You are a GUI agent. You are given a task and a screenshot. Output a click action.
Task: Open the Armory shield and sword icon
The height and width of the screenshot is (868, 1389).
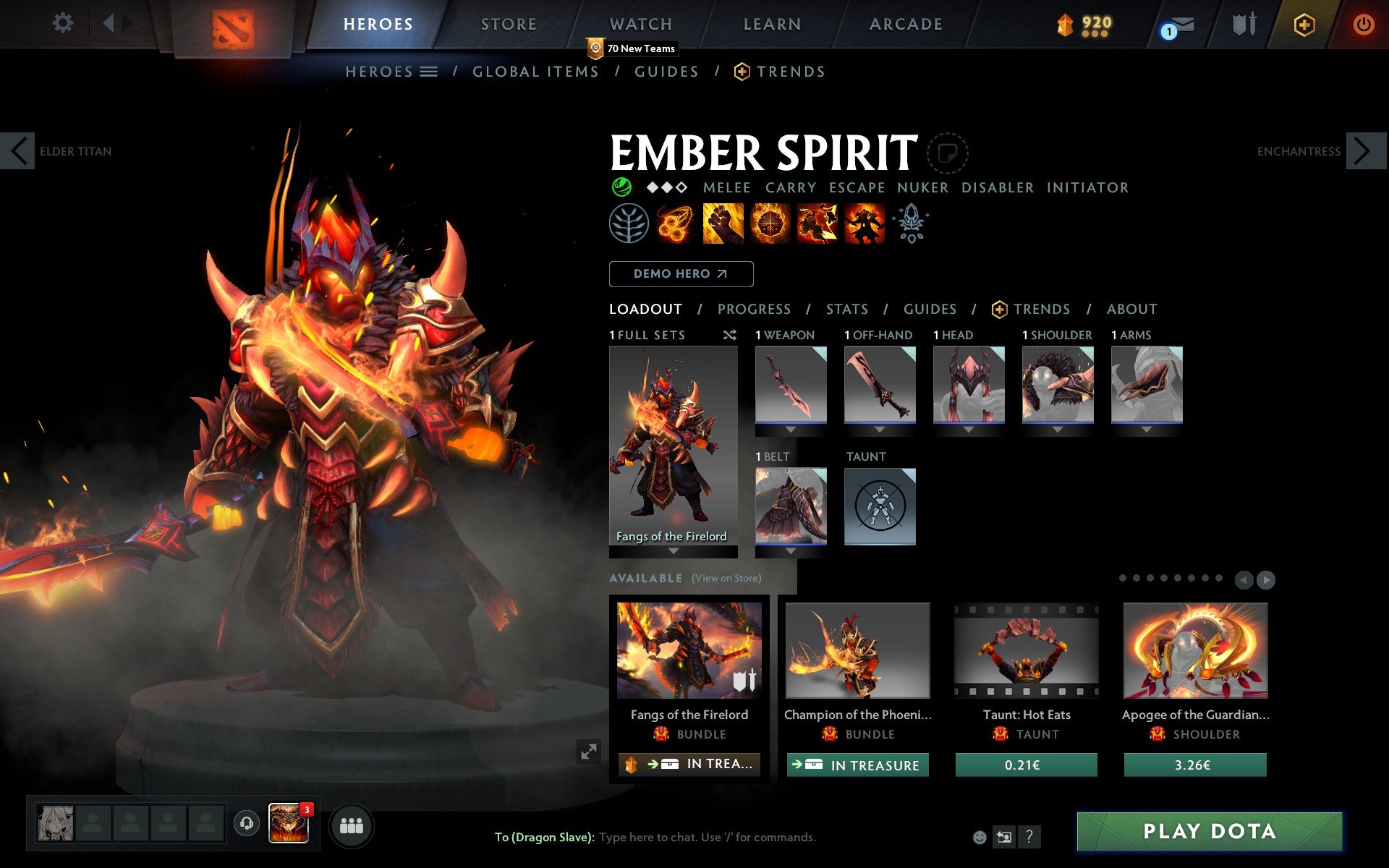(1242, 24)
